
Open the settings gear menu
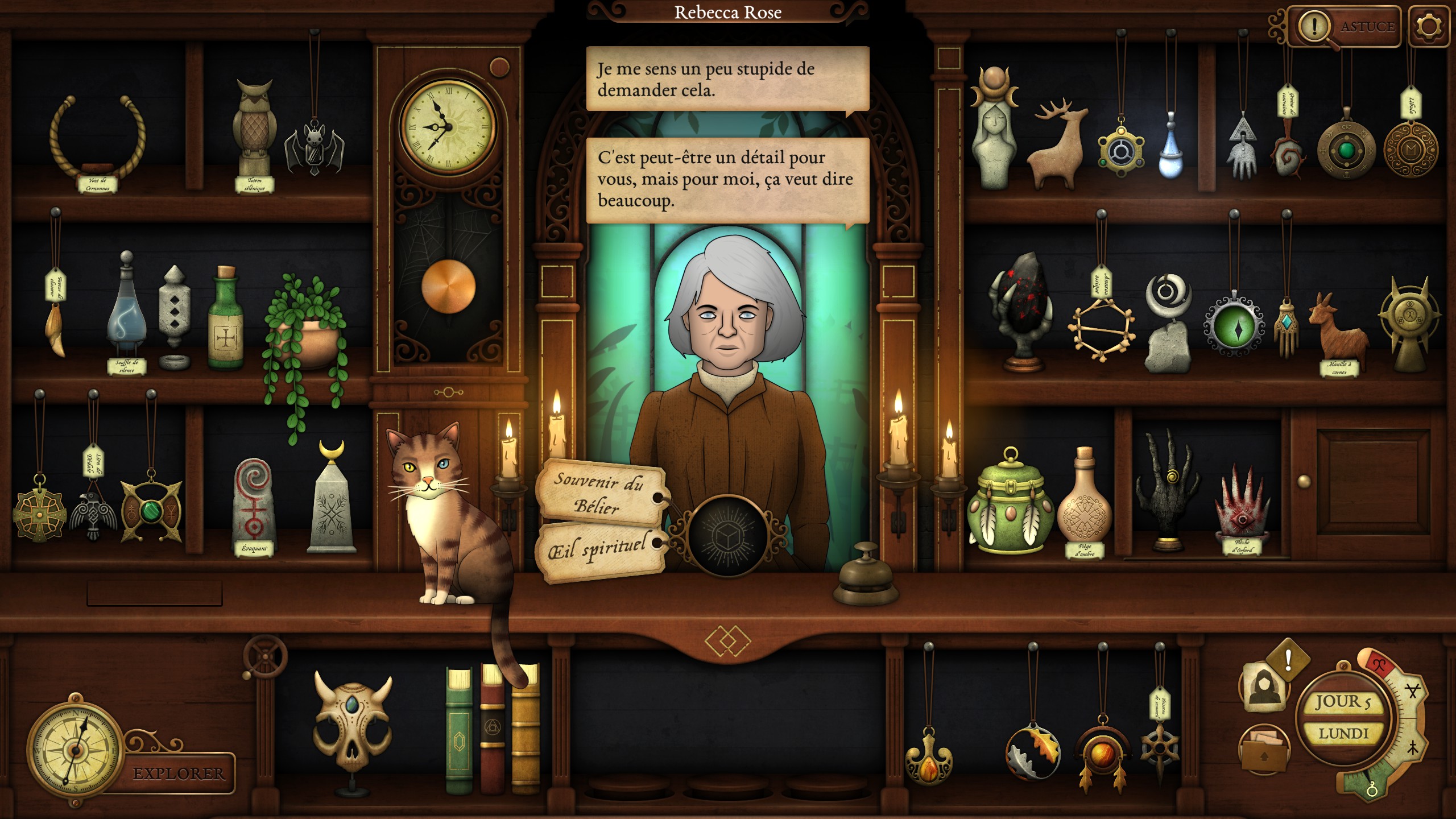pyautogui.click(x=1429, y=27)
